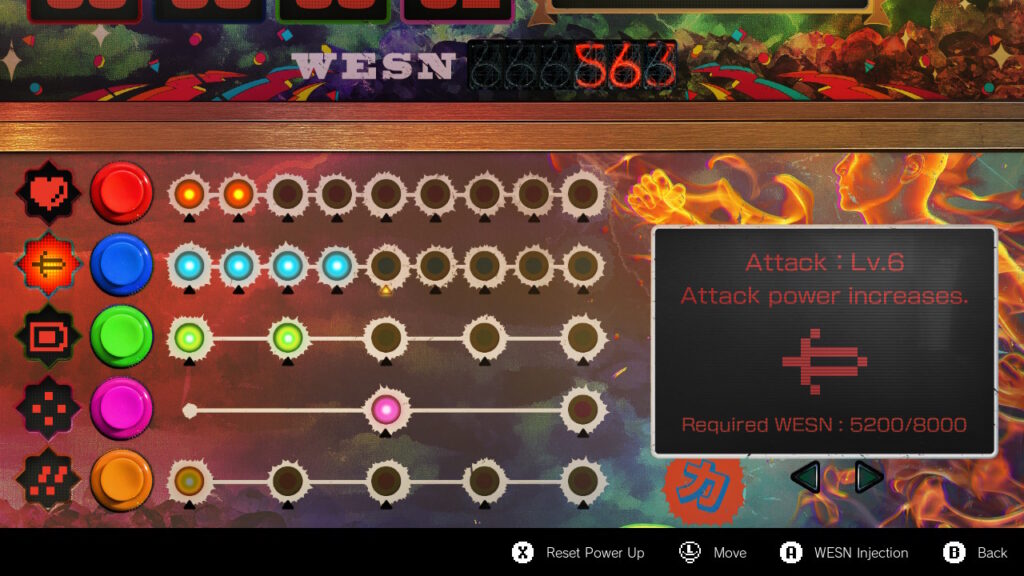Pick the lit orange row node
This screenshot has width=1024, height=576.
(189, 481)
